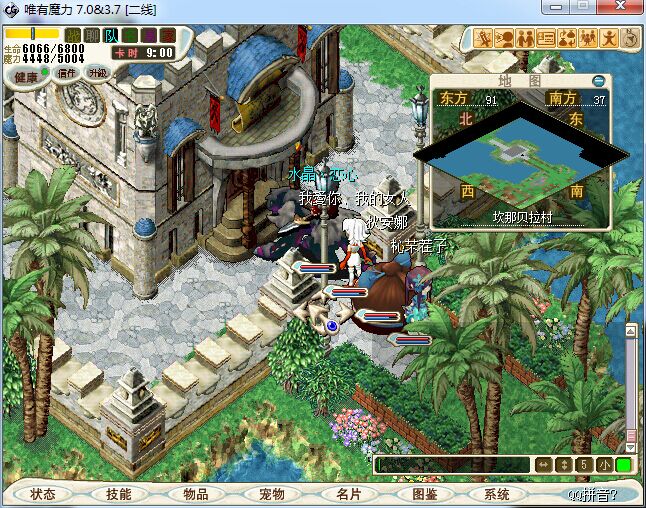
Task: Toggle the 小 font size chat button
Action: pos(605,465)
